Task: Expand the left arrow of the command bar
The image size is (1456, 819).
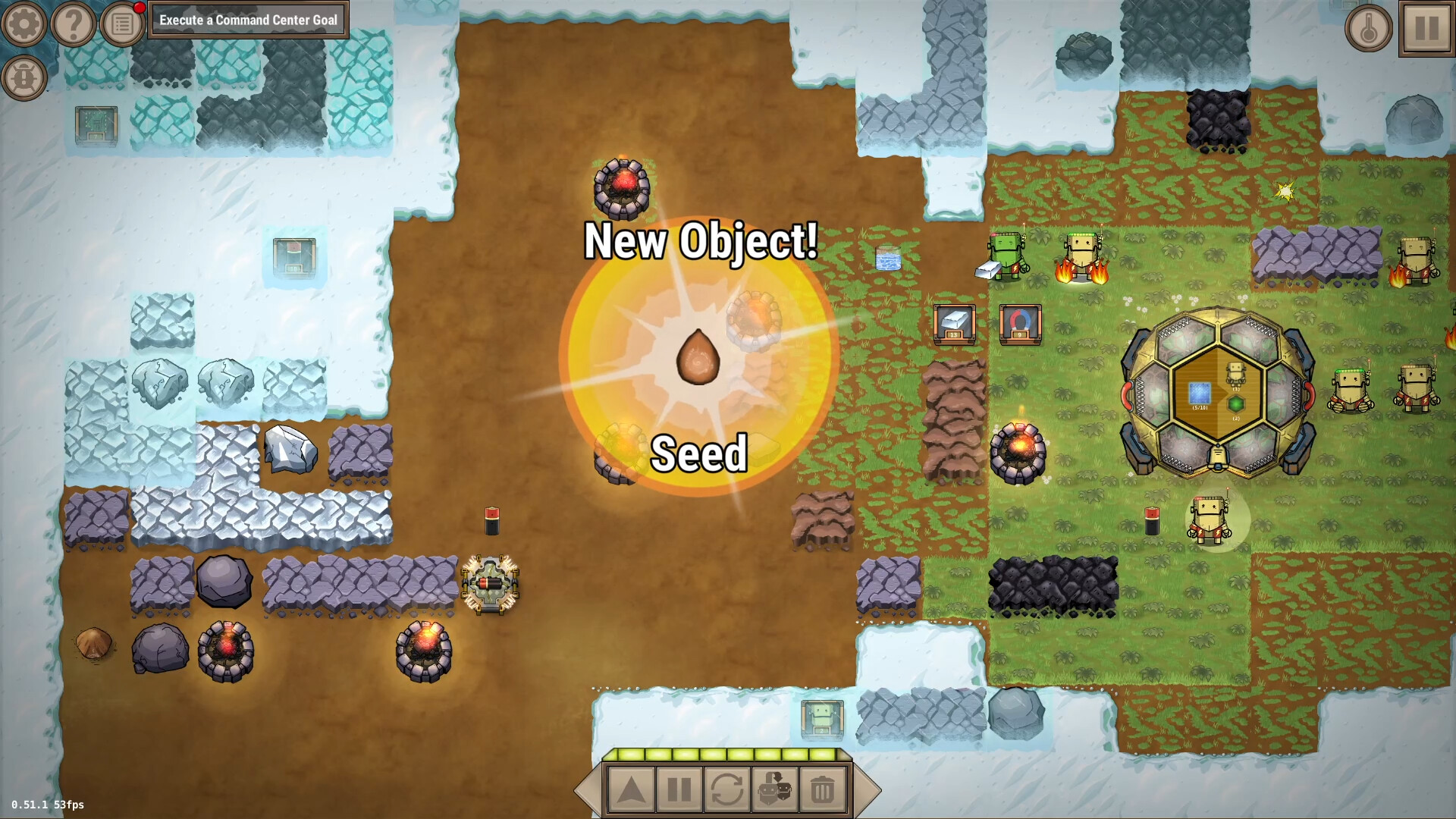Action: coord(590,789)
